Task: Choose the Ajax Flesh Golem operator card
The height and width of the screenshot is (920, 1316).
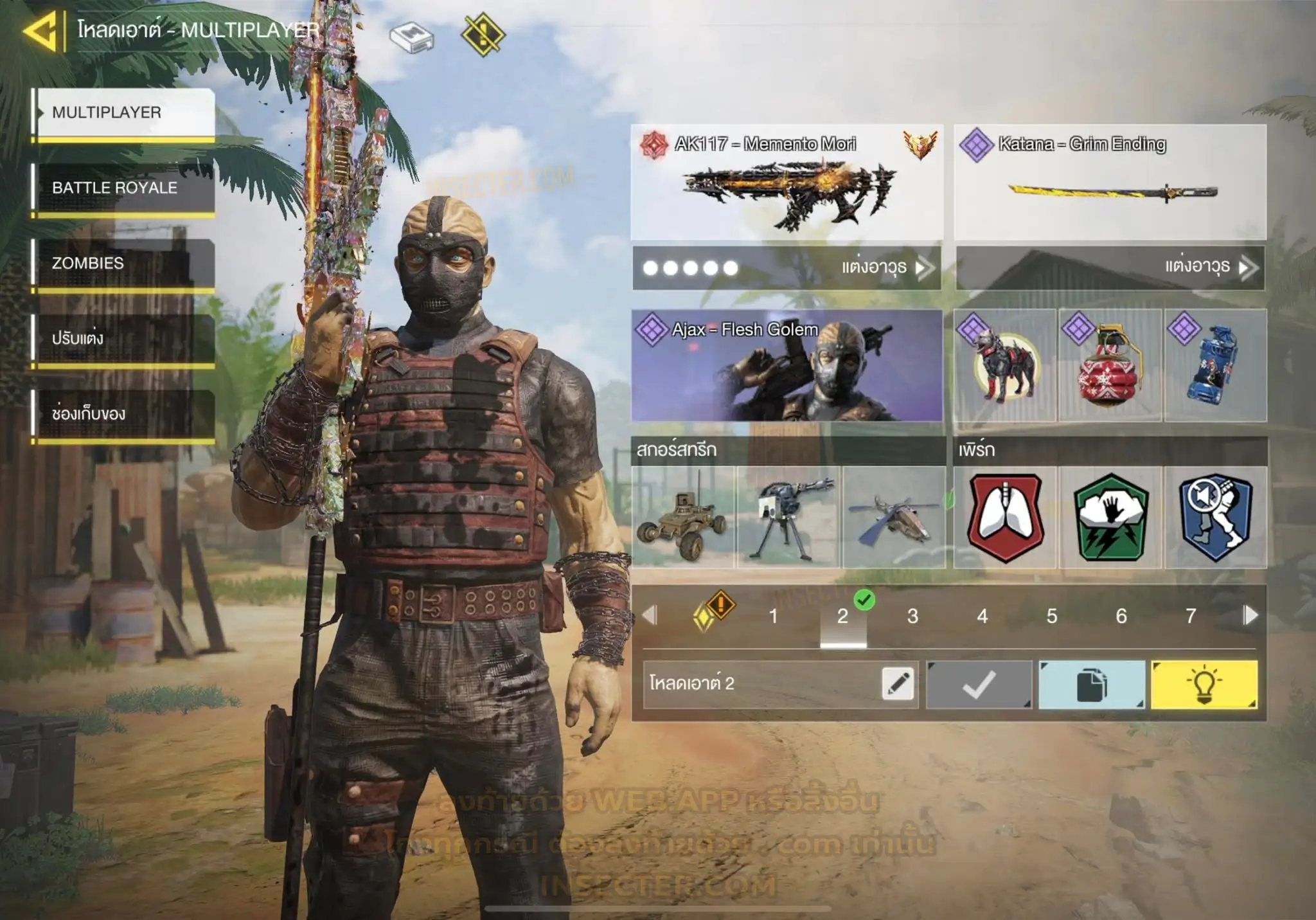Action: [x=787, y=365]
